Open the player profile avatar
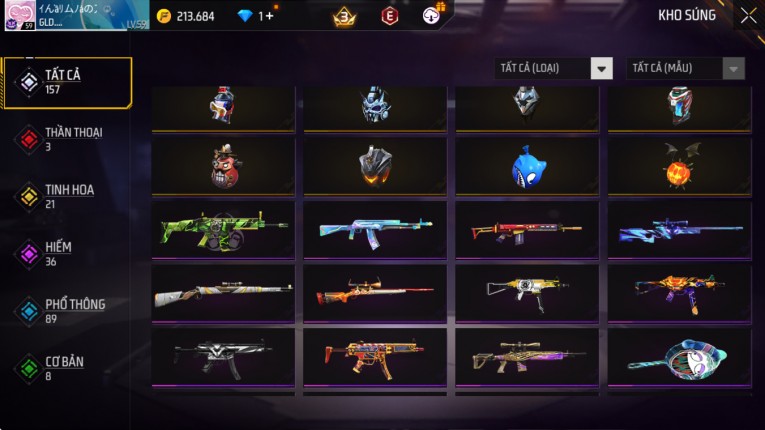Viewport: 765px width, 430px height. pos(19,15)
